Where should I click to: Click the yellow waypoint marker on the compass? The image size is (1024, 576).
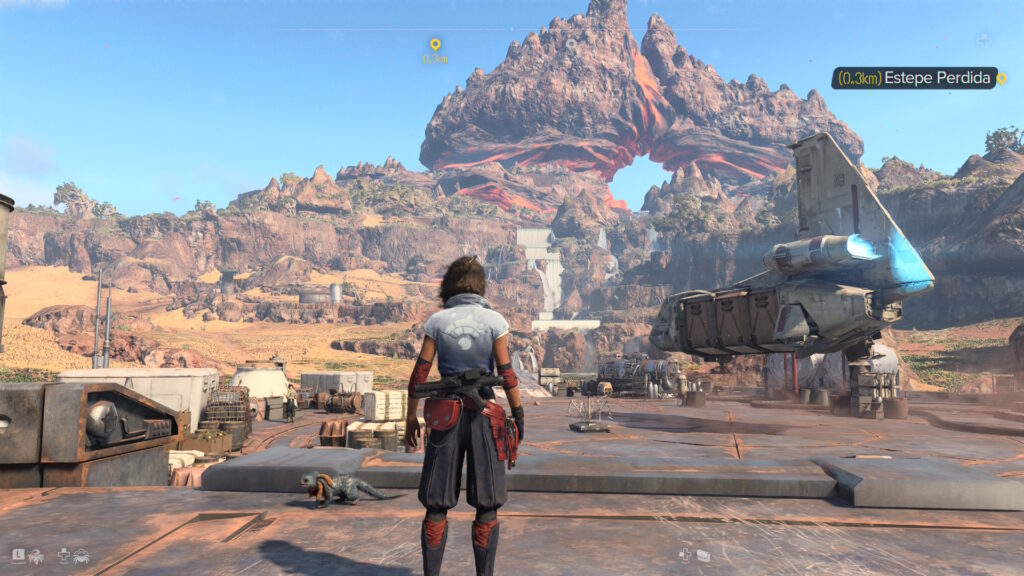coord(435,45)
